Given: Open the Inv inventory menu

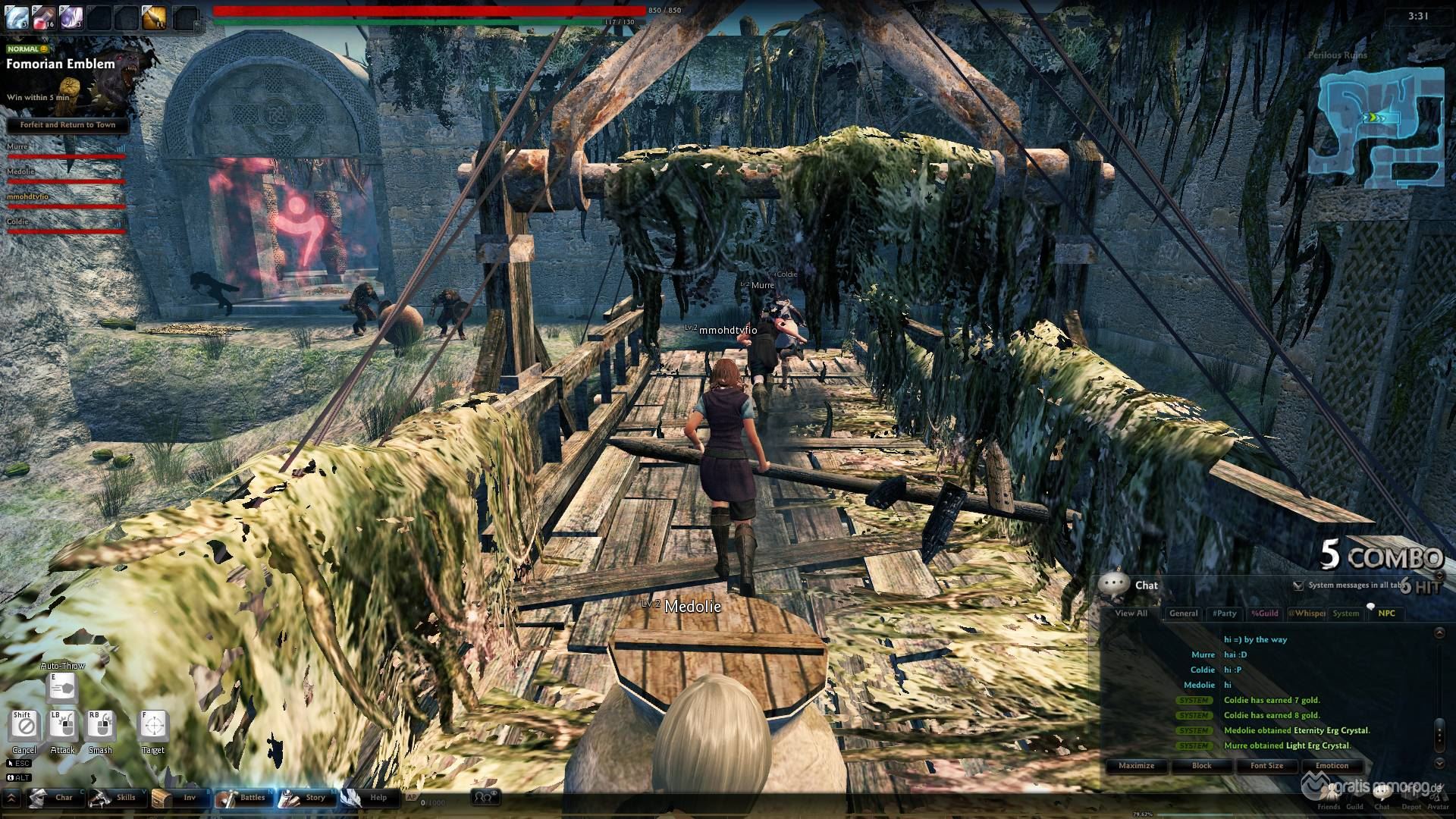Looking at the screenshot, I should [178, 797].
